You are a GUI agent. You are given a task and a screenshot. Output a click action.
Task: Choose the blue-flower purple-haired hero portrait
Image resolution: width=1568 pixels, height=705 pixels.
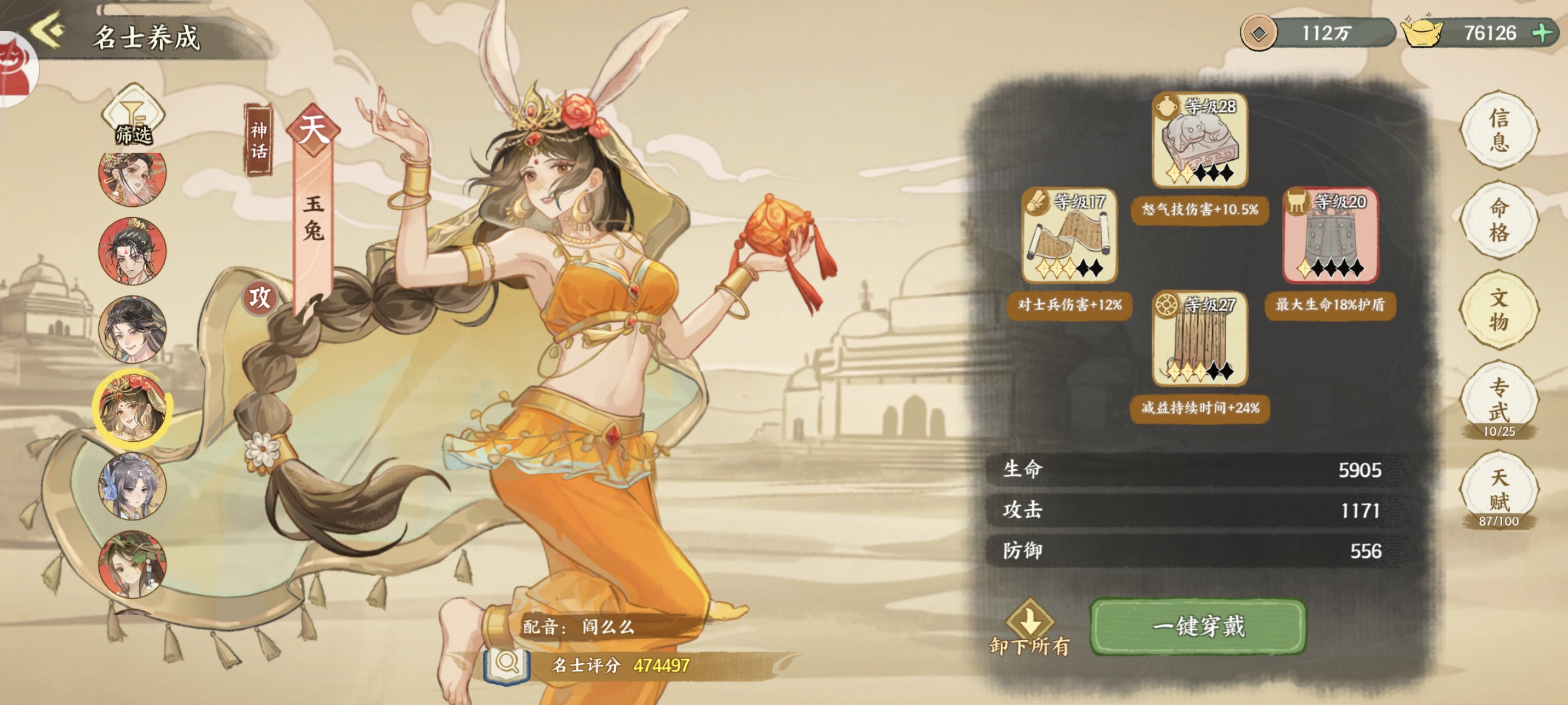pos(132,486)
